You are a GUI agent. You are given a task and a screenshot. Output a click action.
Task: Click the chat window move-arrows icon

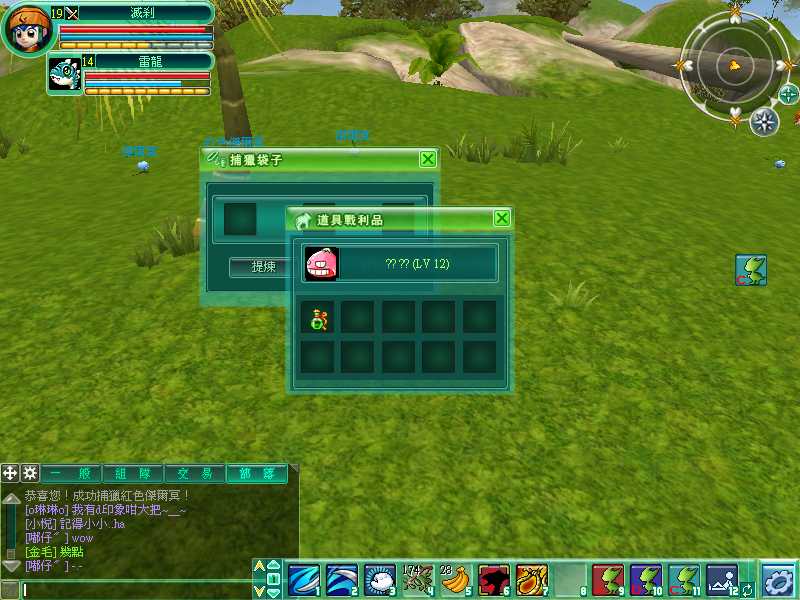10,473
